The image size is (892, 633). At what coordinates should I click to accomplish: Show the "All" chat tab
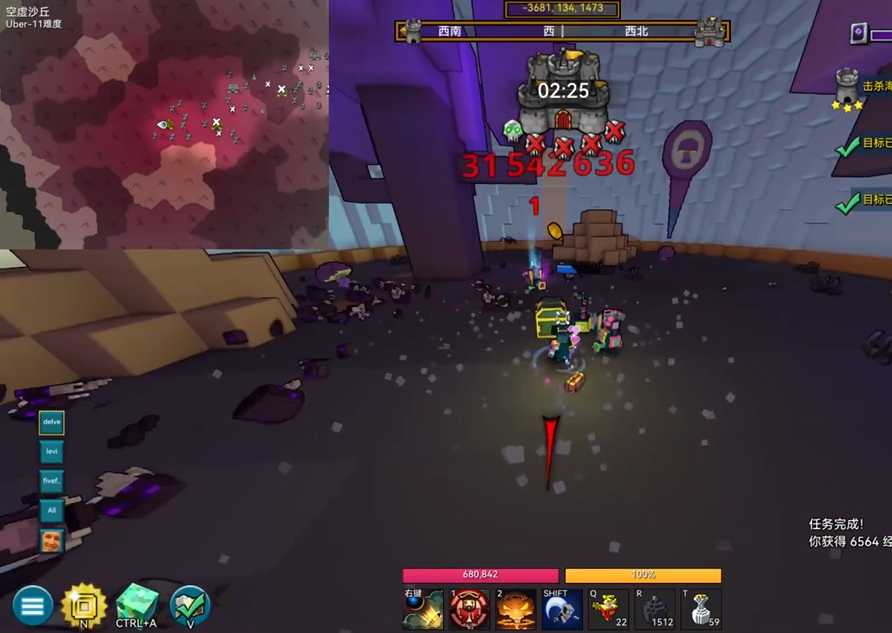click(51, 510)
